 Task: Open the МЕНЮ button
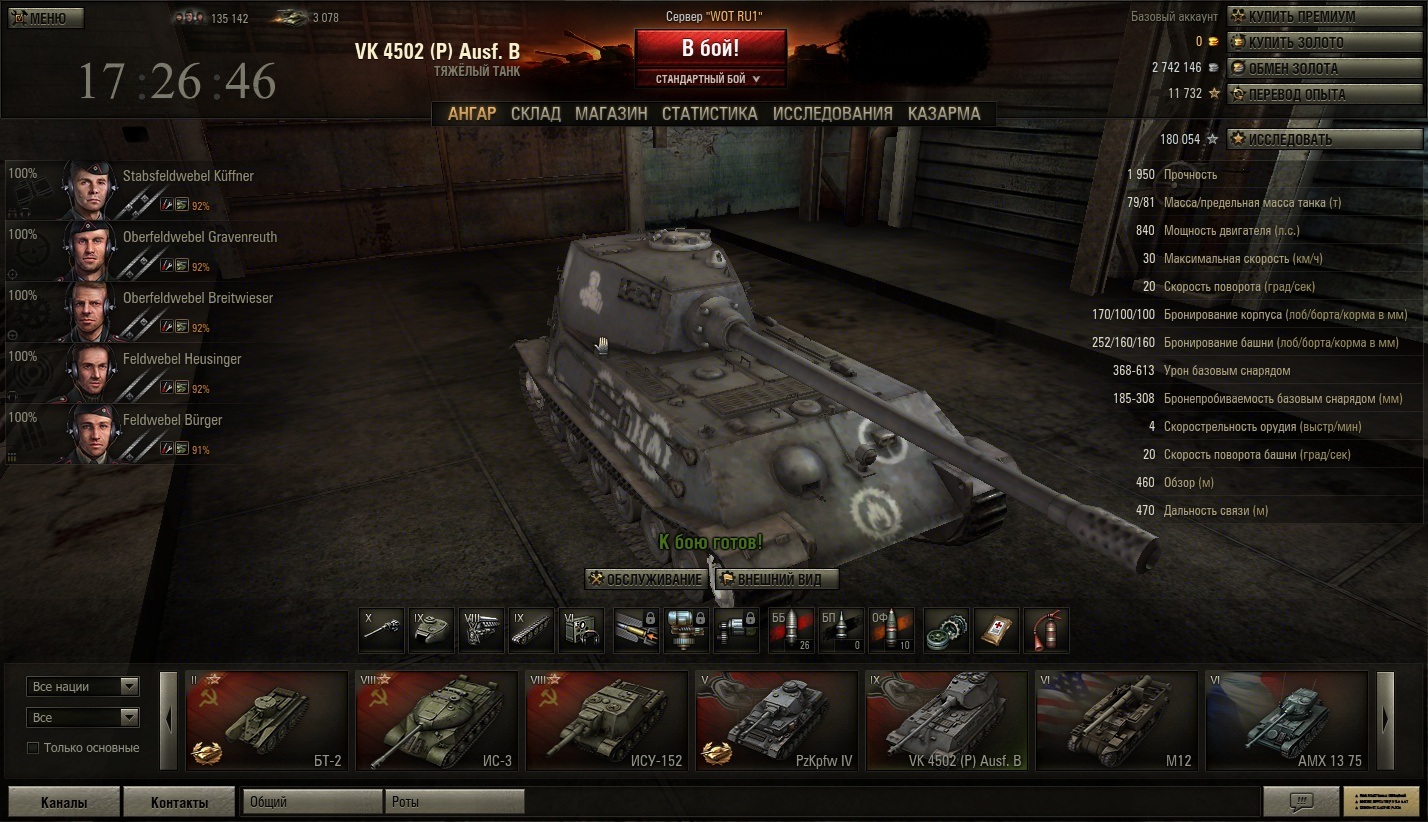[x=46, y=18]
